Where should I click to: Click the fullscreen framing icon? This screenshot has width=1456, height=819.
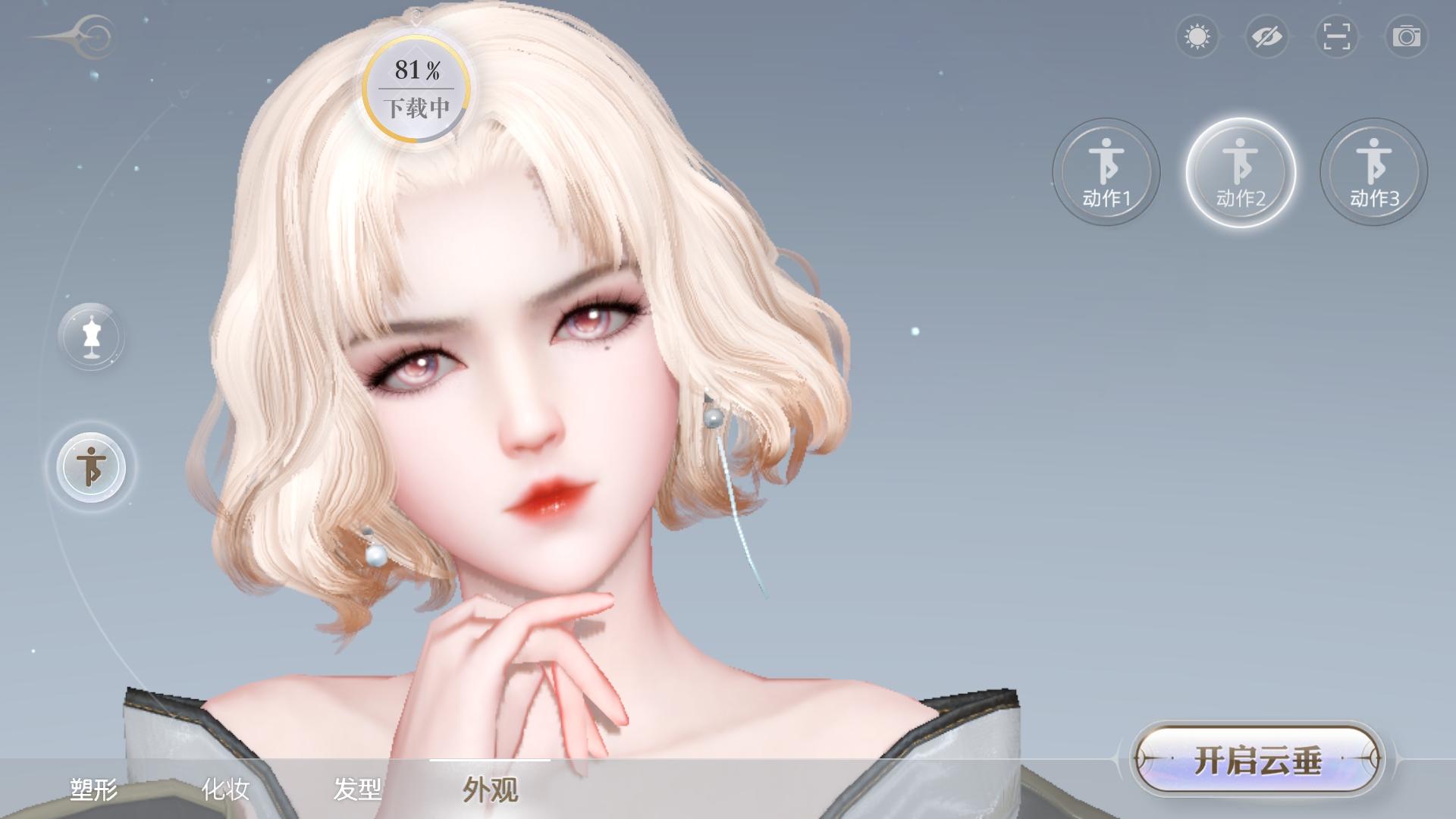tap(1338, 36)
